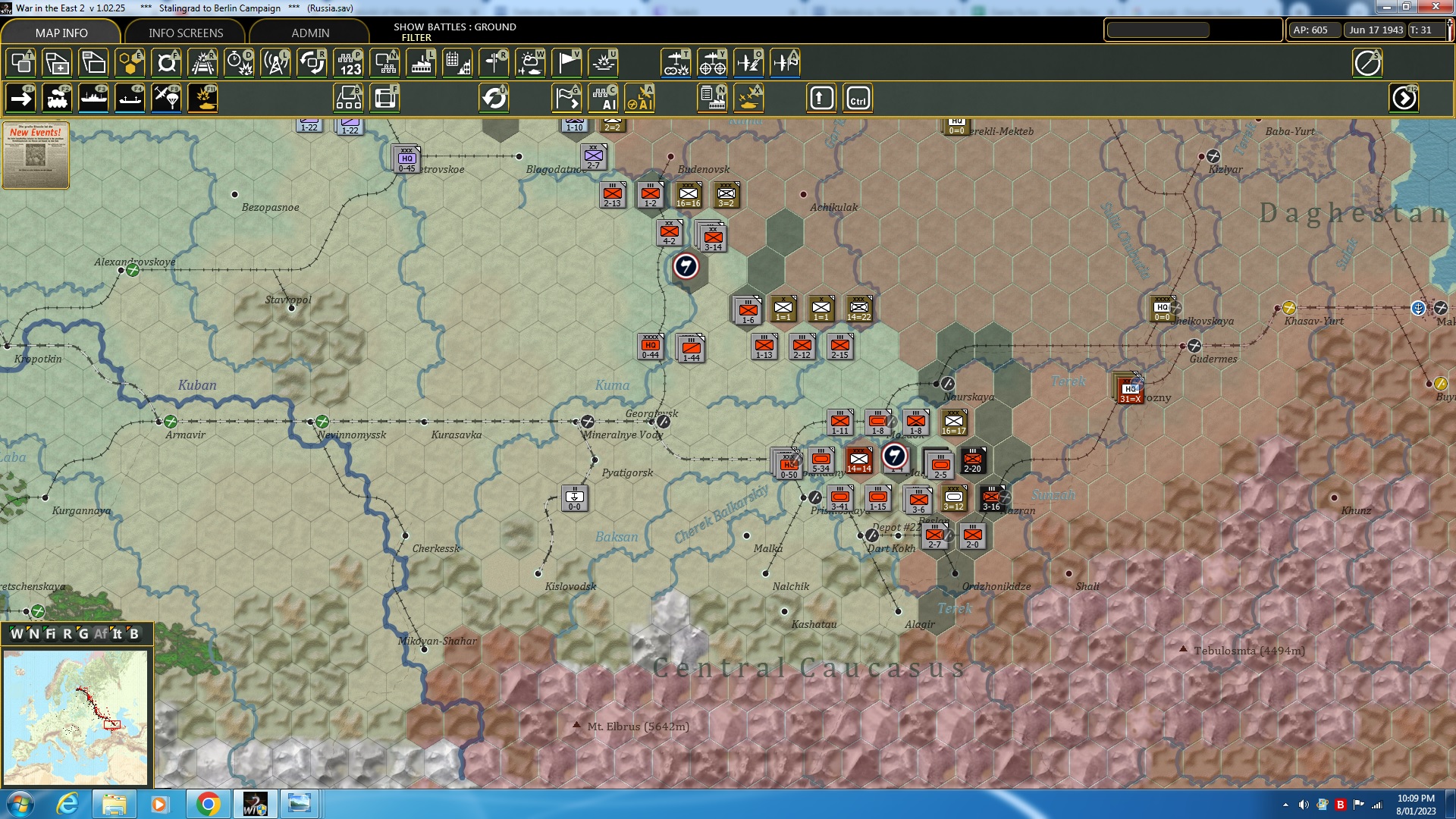Toggle the Af theater button on minimap
The image size is (1456, 819).
pos(102,634)
